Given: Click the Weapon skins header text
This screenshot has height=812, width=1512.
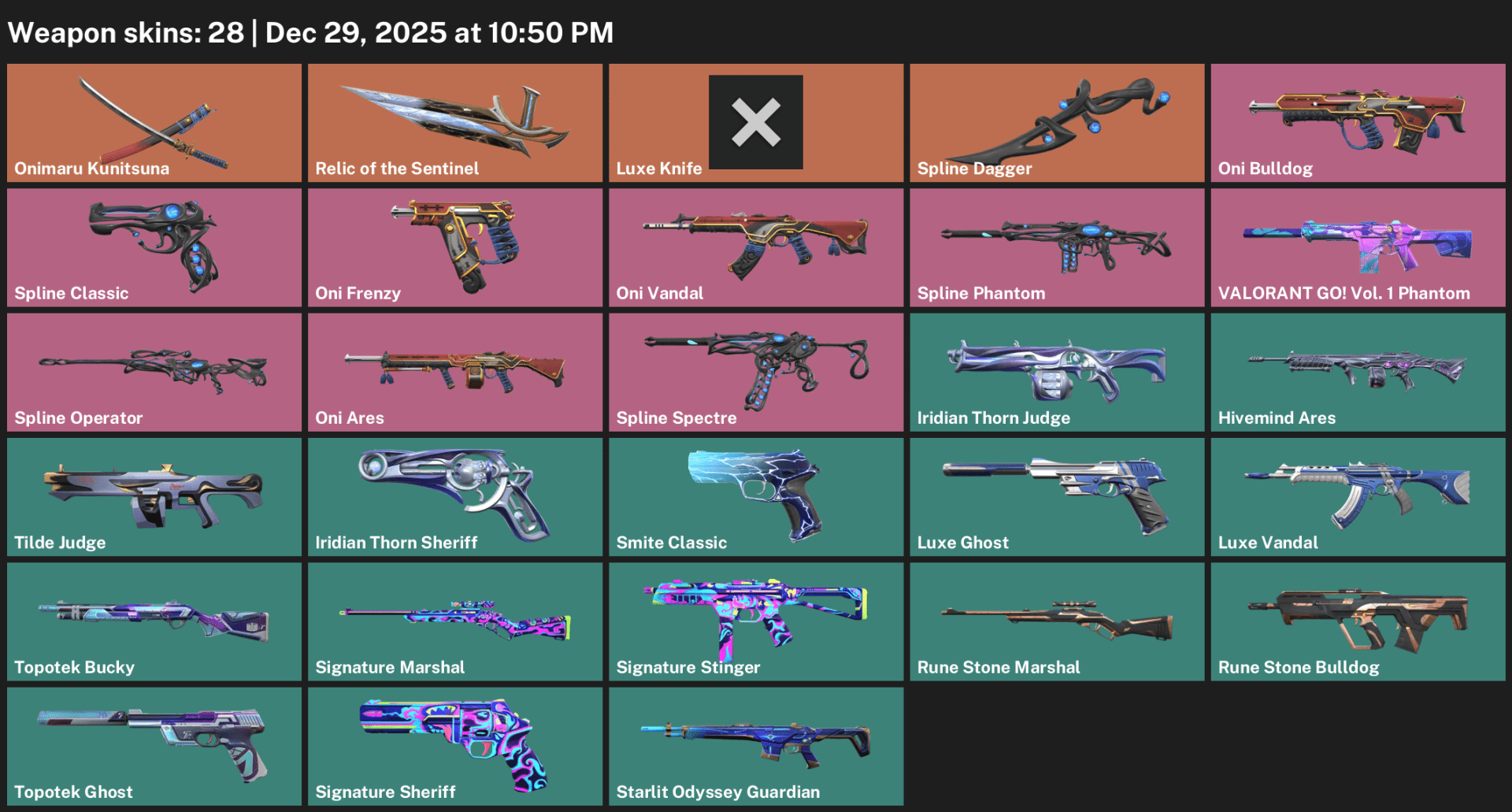Looking at the screenshot, I should 309,32.
